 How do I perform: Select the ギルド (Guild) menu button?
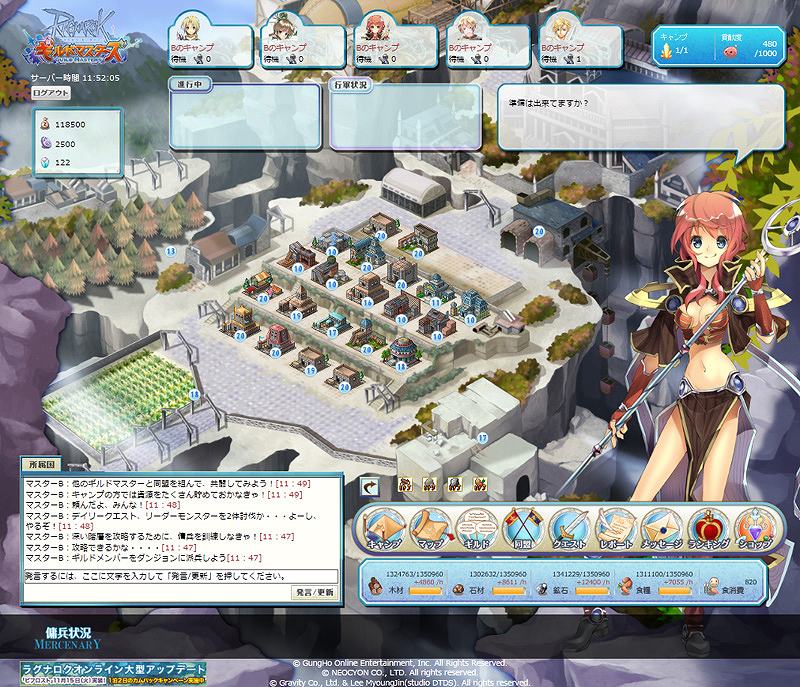476,529
